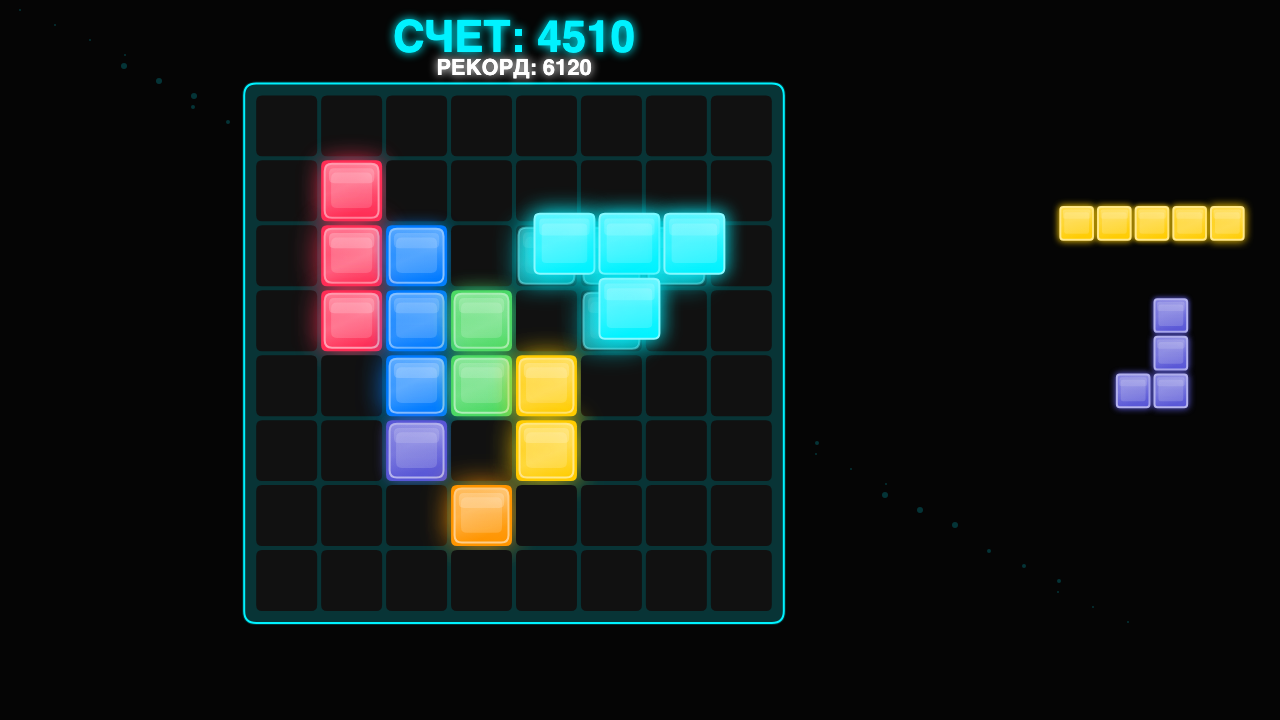This screenshot has width=1280, height=720.
Task: Click the topmost red block on the board
Action: 353,188
